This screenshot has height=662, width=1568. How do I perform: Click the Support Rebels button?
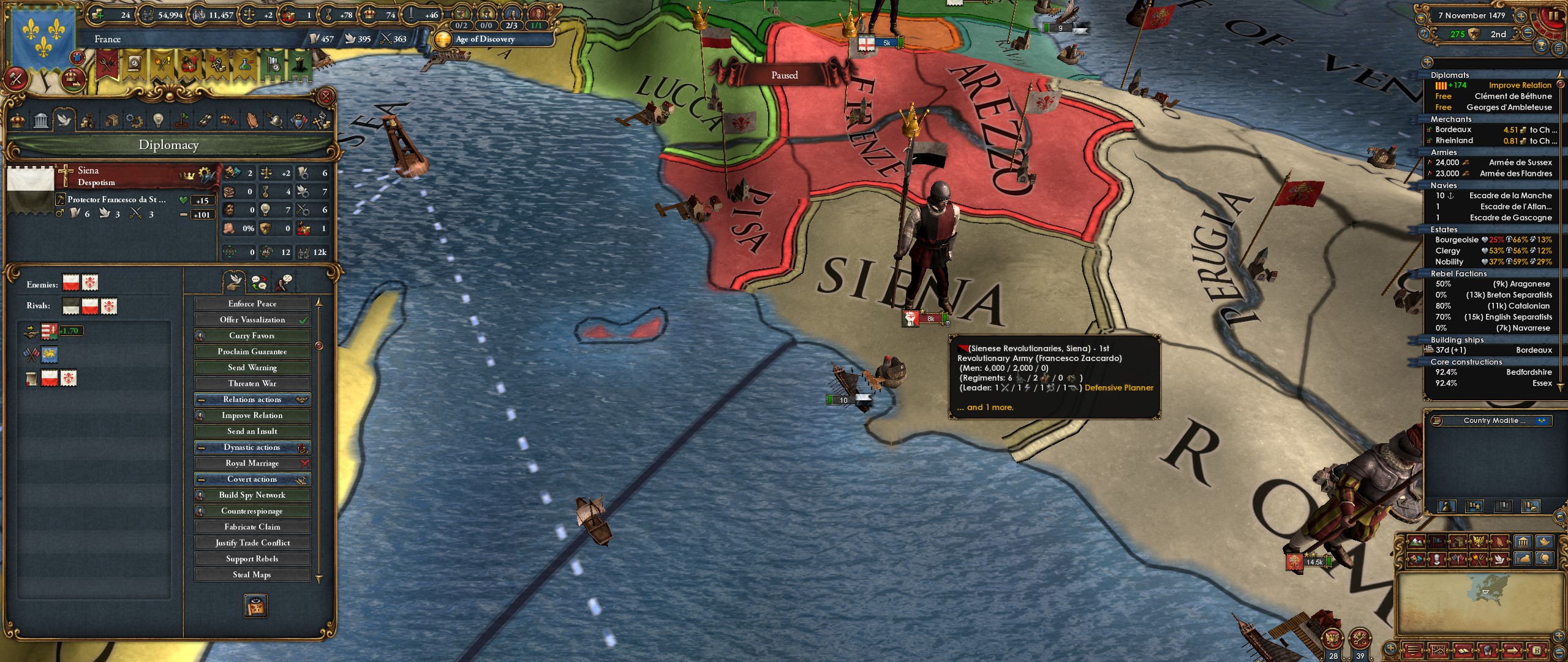click(x=251, y=558)
